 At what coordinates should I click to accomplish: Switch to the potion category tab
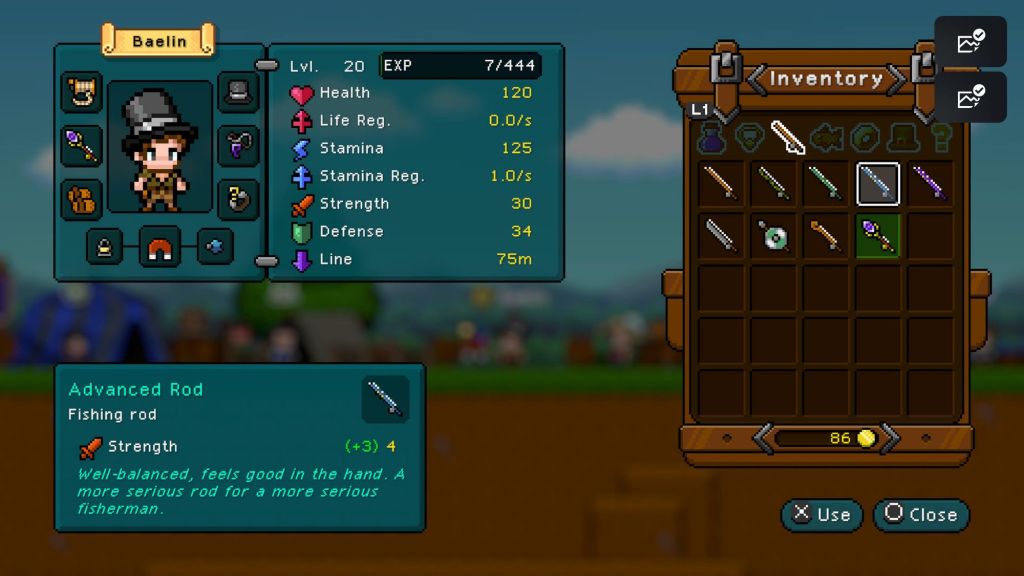712,138
